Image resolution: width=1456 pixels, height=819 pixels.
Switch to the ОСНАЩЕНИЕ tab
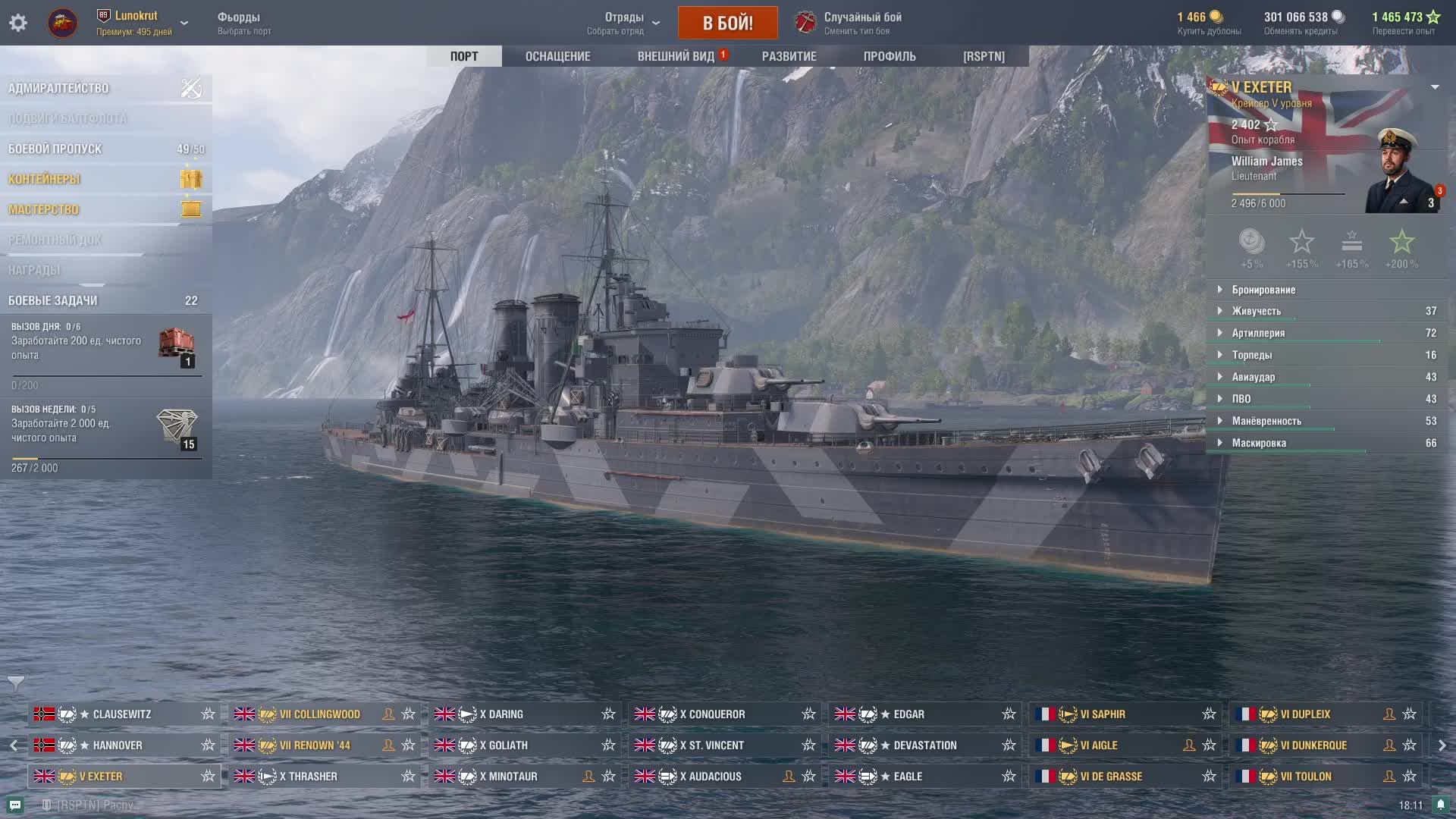point(557,56)
